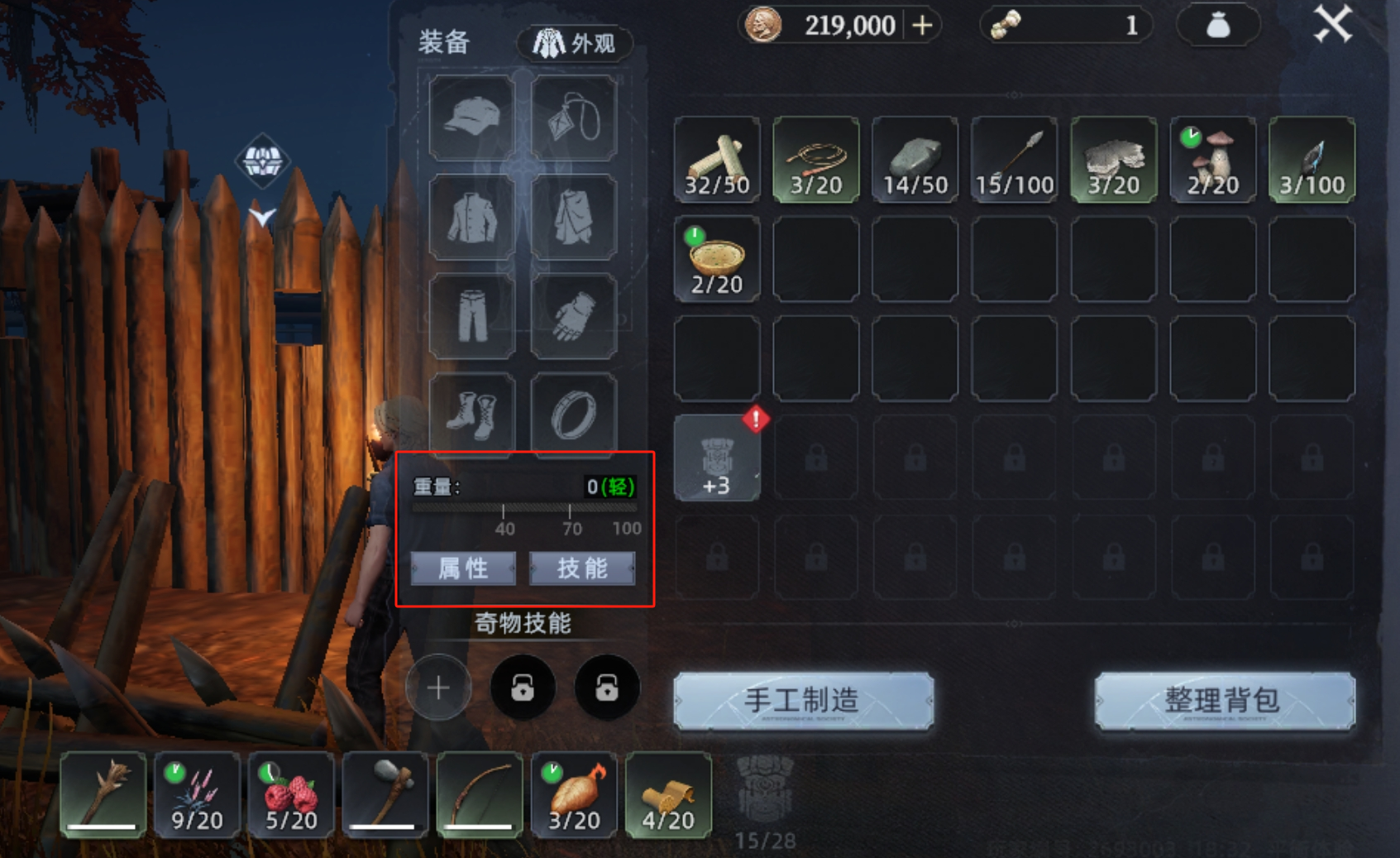Select the soup bowl item
1400x858 pixels.
click(x=717, y=259)
